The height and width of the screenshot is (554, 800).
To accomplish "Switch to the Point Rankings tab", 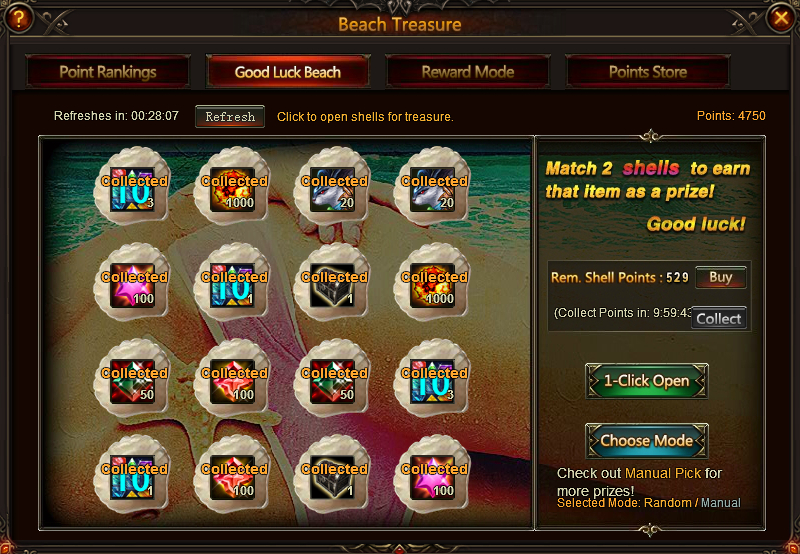I will pos(108,72).
